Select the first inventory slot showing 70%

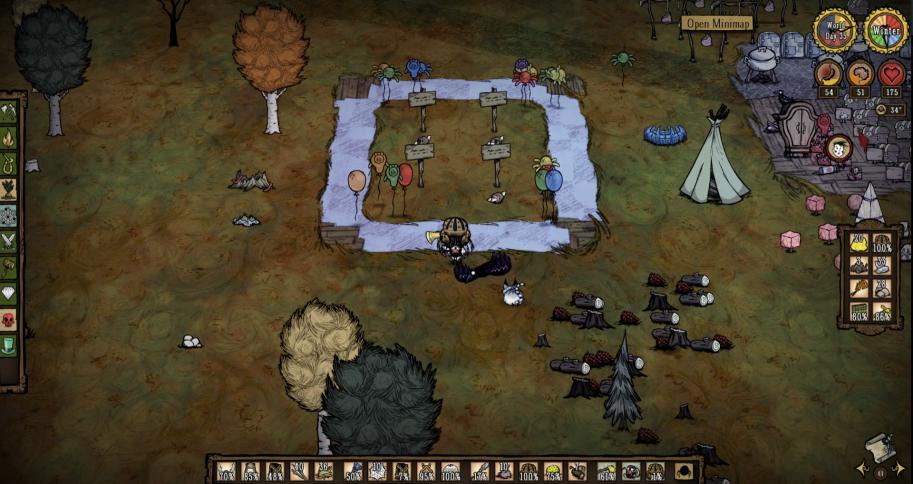point(227,471)
